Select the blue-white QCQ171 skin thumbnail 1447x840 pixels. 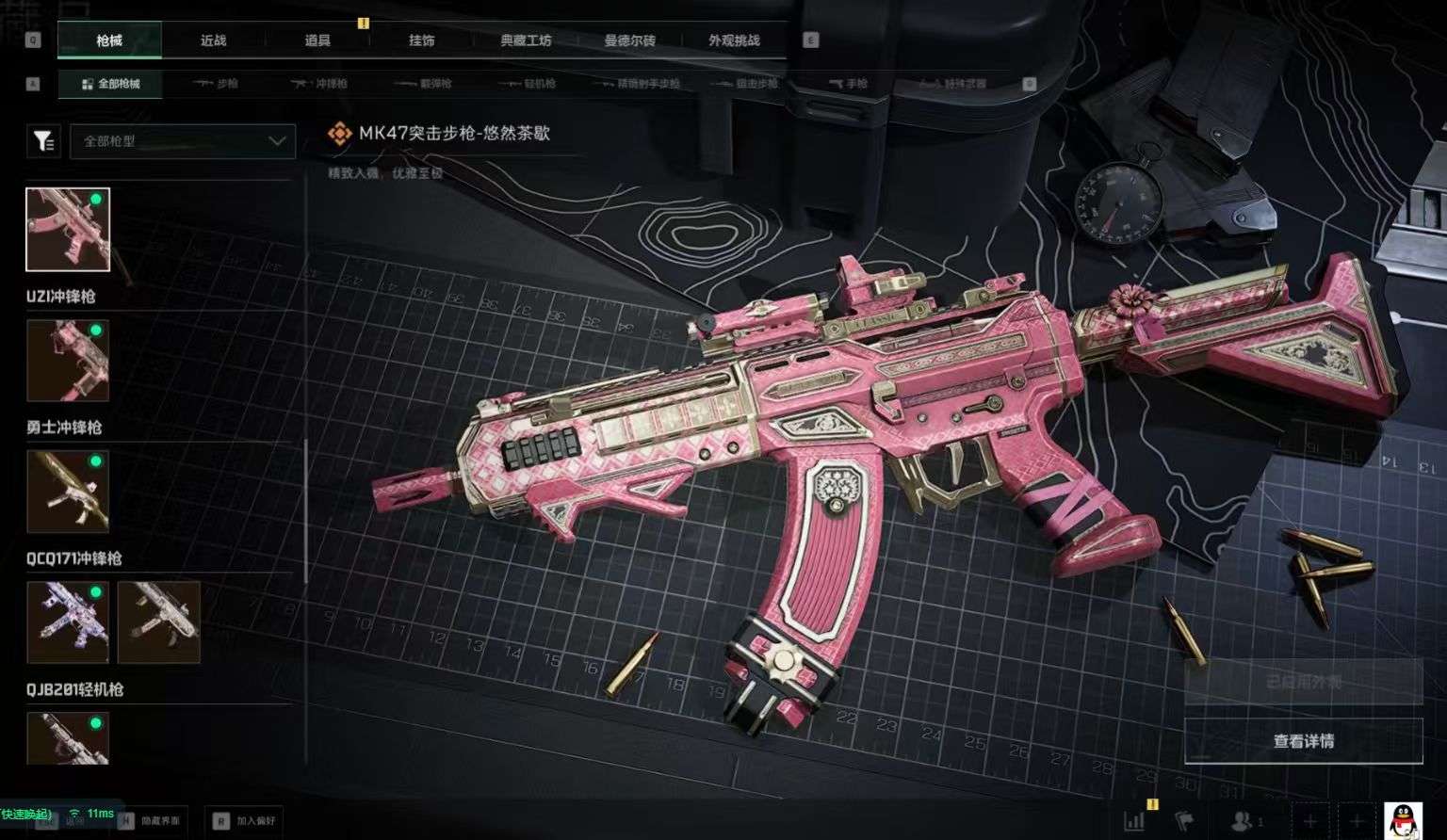coord(68,622)
